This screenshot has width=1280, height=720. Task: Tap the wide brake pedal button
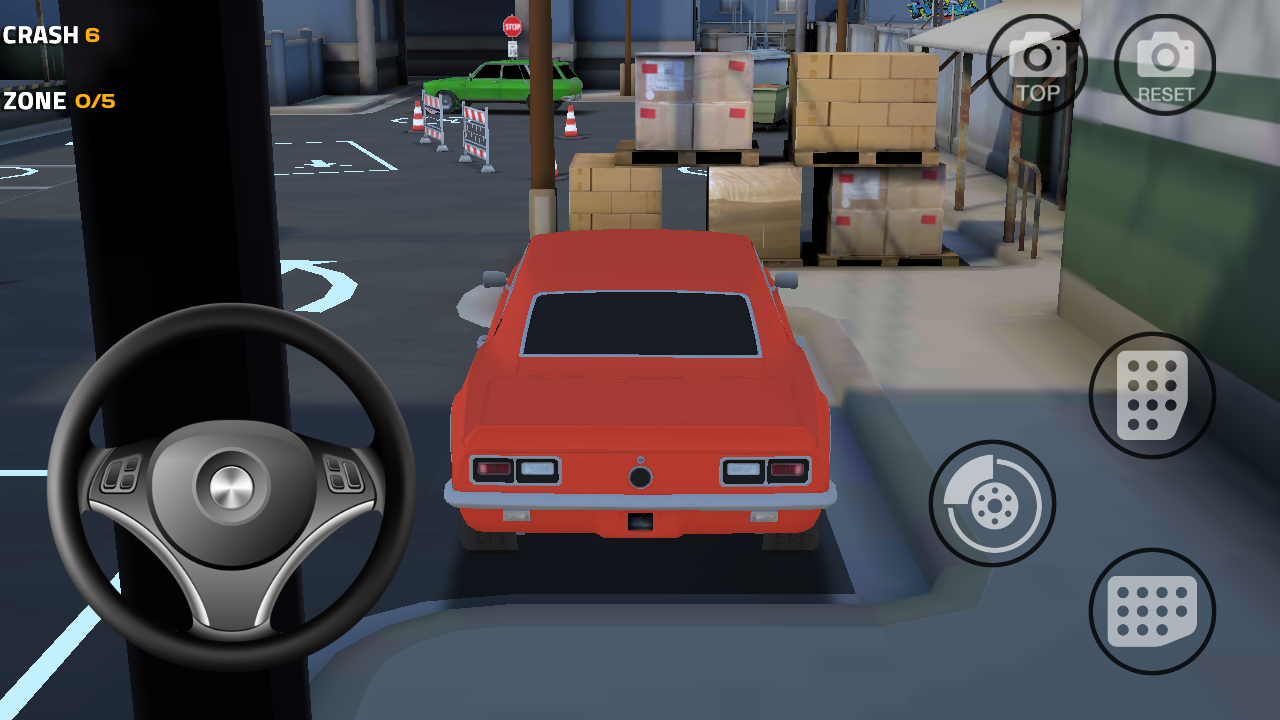[1152, 611]
